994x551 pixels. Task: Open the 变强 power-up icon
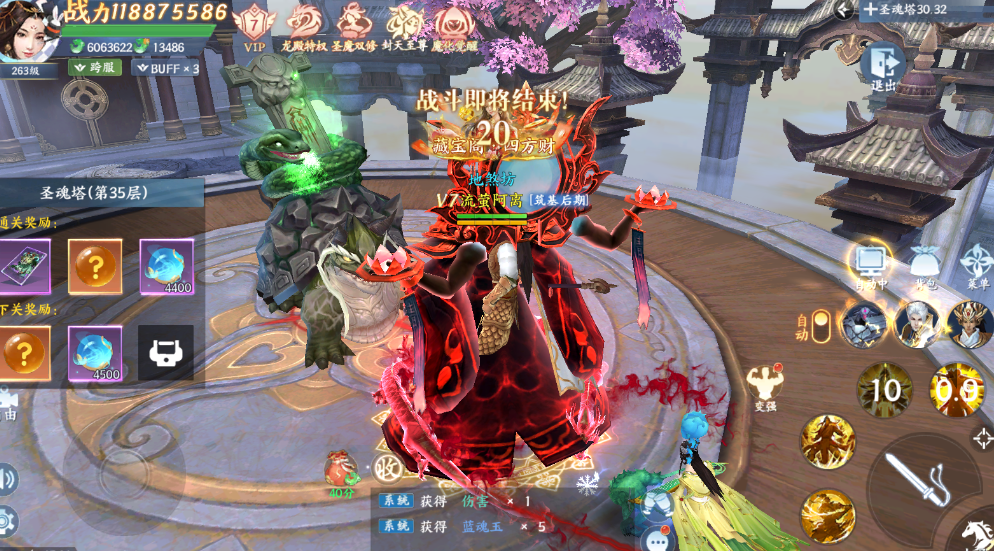[x=766, y=385]
